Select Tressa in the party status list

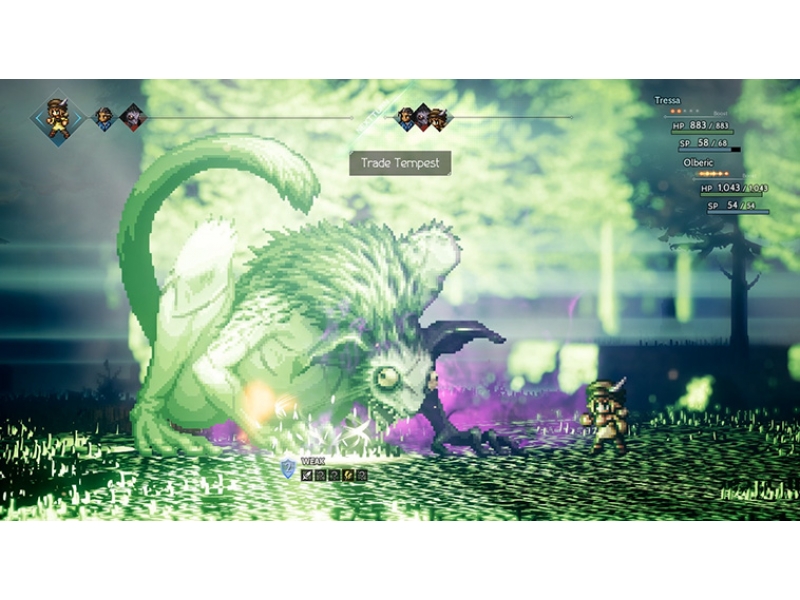667,101
